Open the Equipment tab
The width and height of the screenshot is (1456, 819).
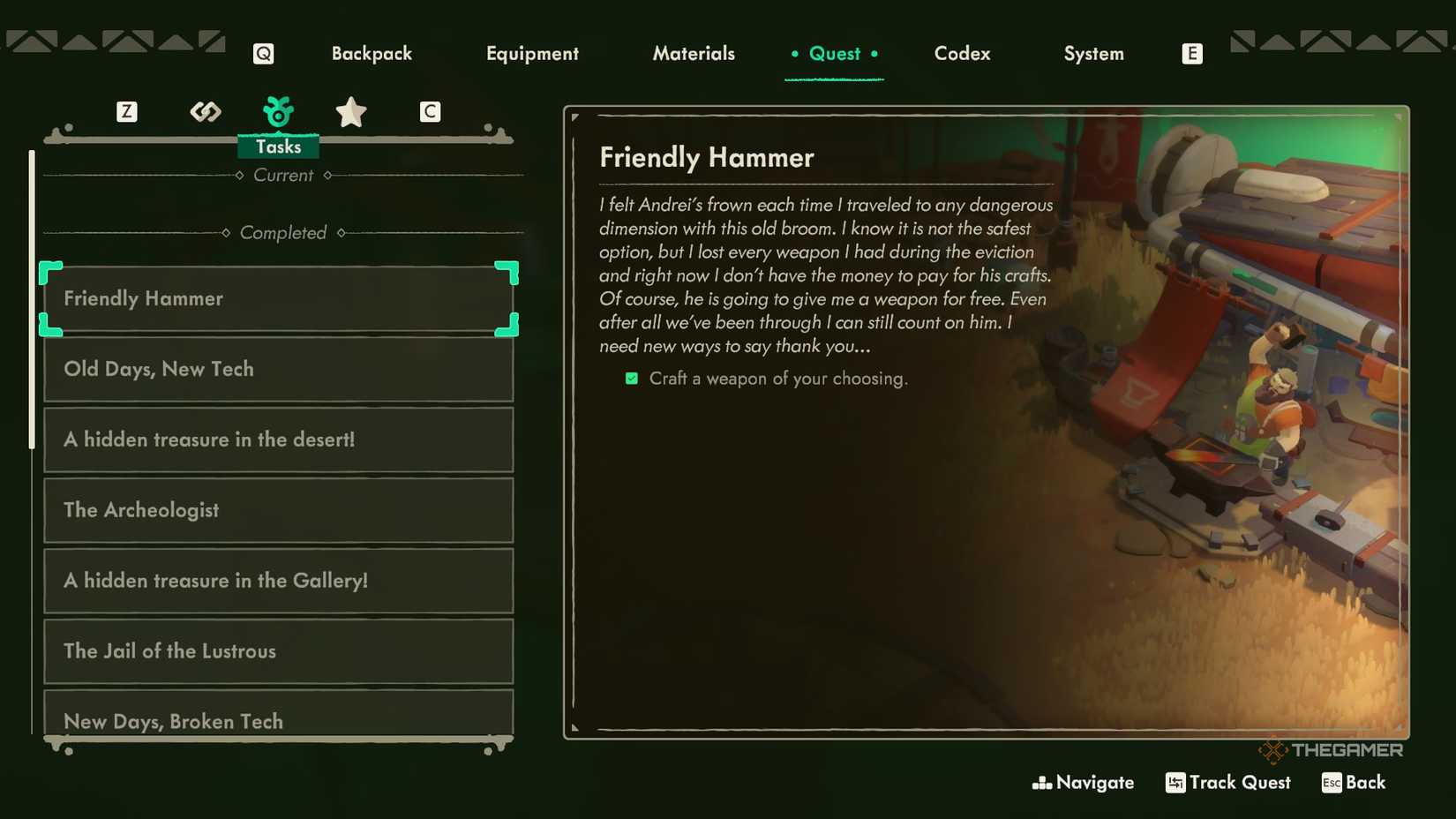tap(531, 53)
